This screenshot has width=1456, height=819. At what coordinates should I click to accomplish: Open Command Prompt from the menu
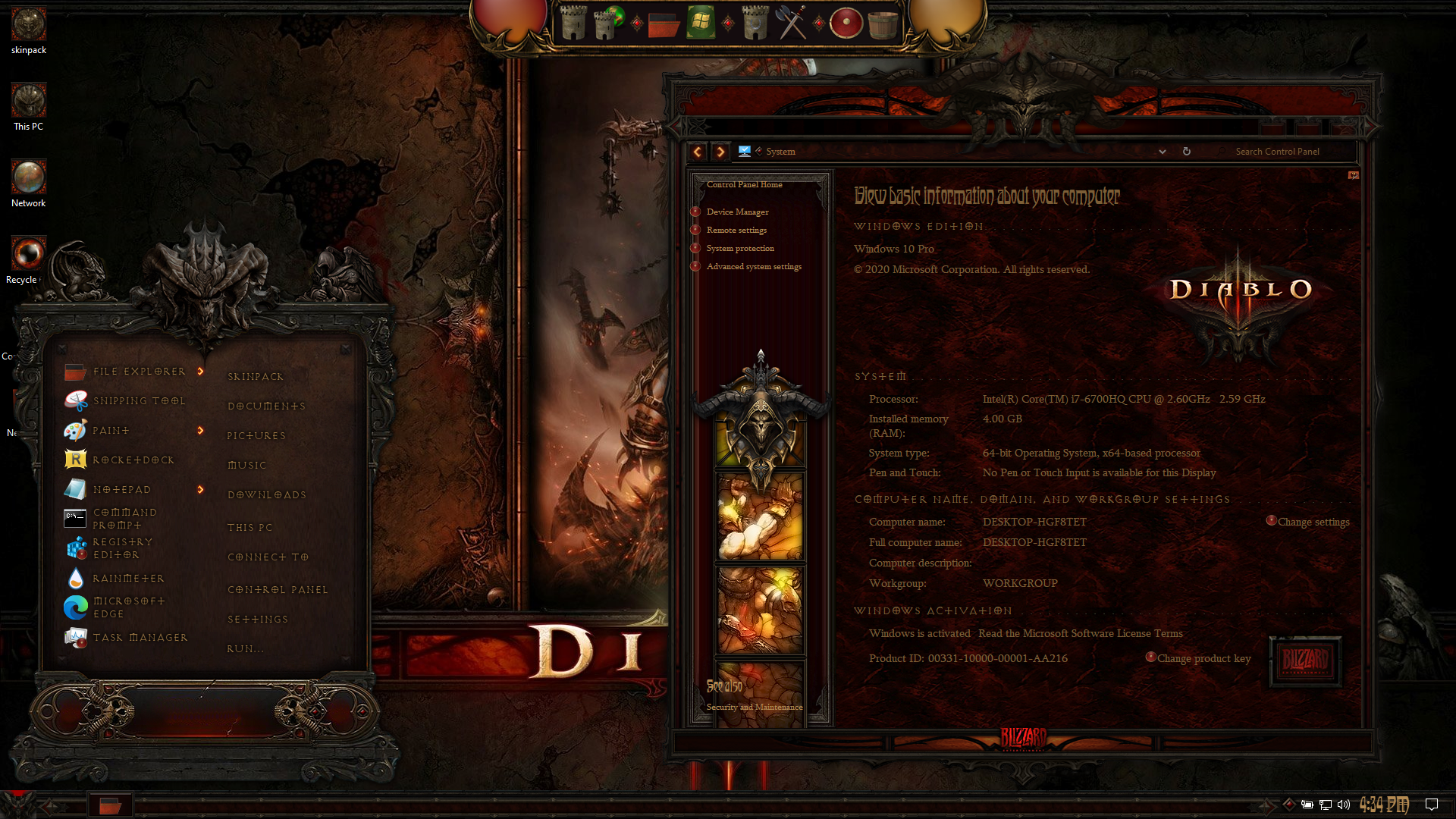125,519
